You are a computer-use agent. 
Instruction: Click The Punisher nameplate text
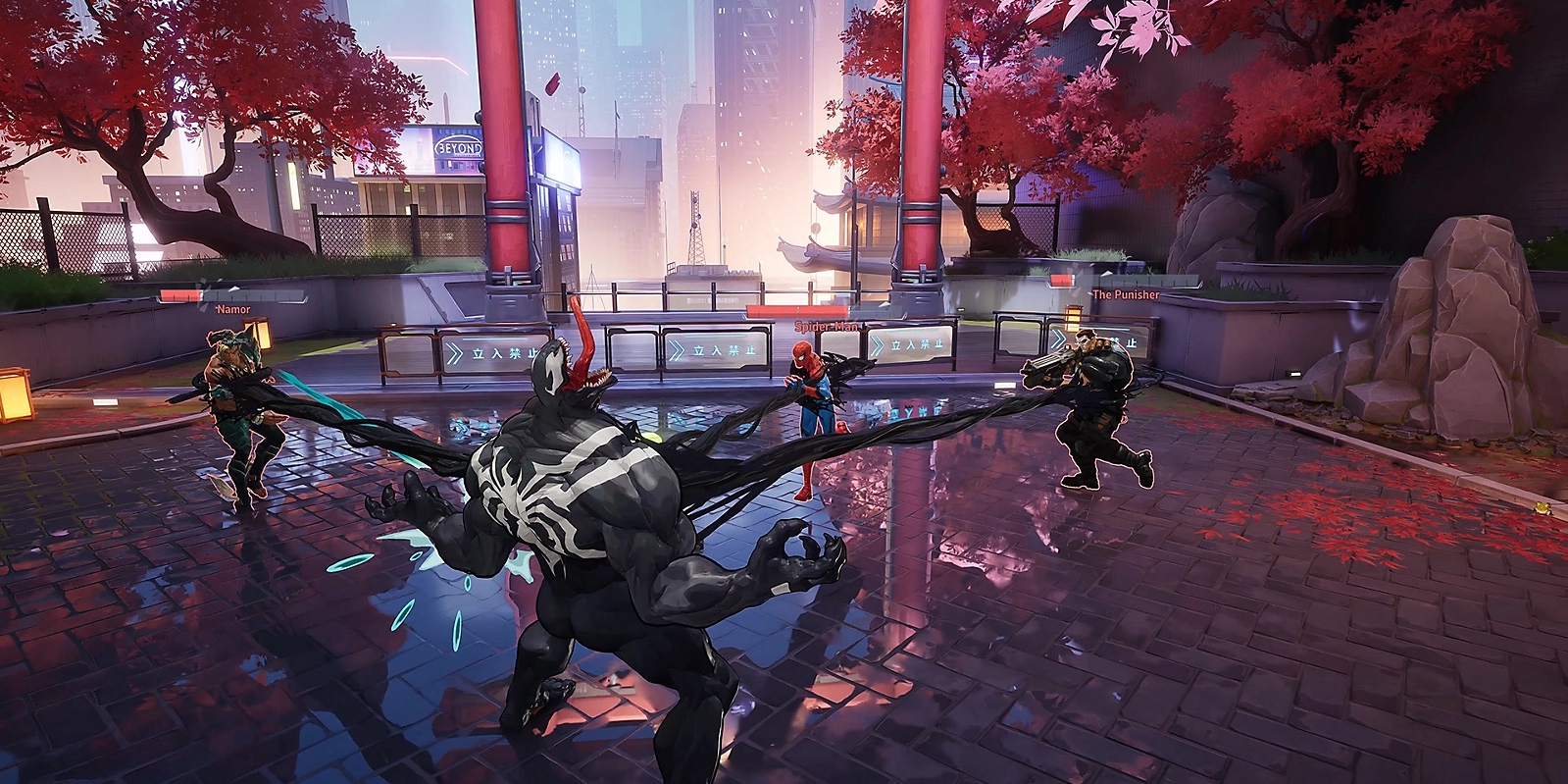coord(1126,294)
